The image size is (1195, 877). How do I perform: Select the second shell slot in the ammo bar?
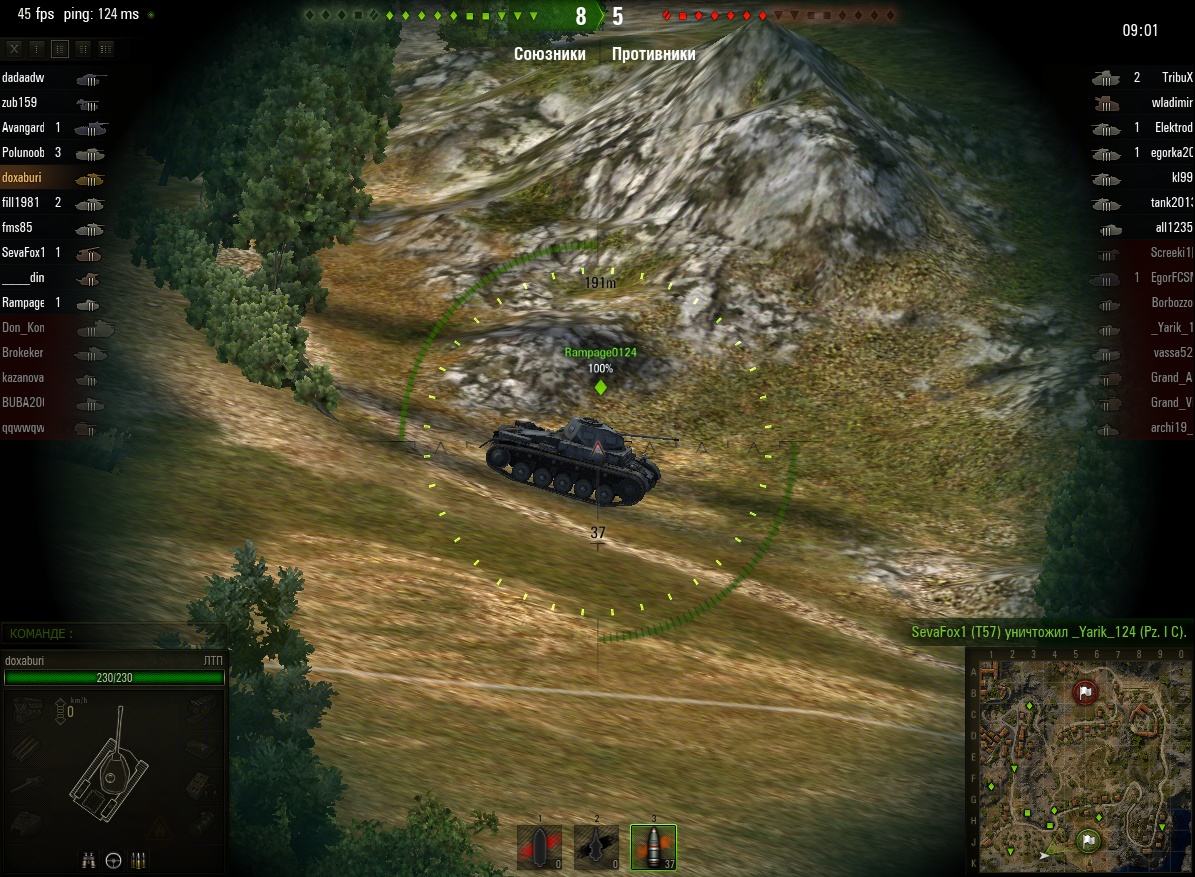tap(597, 847)
